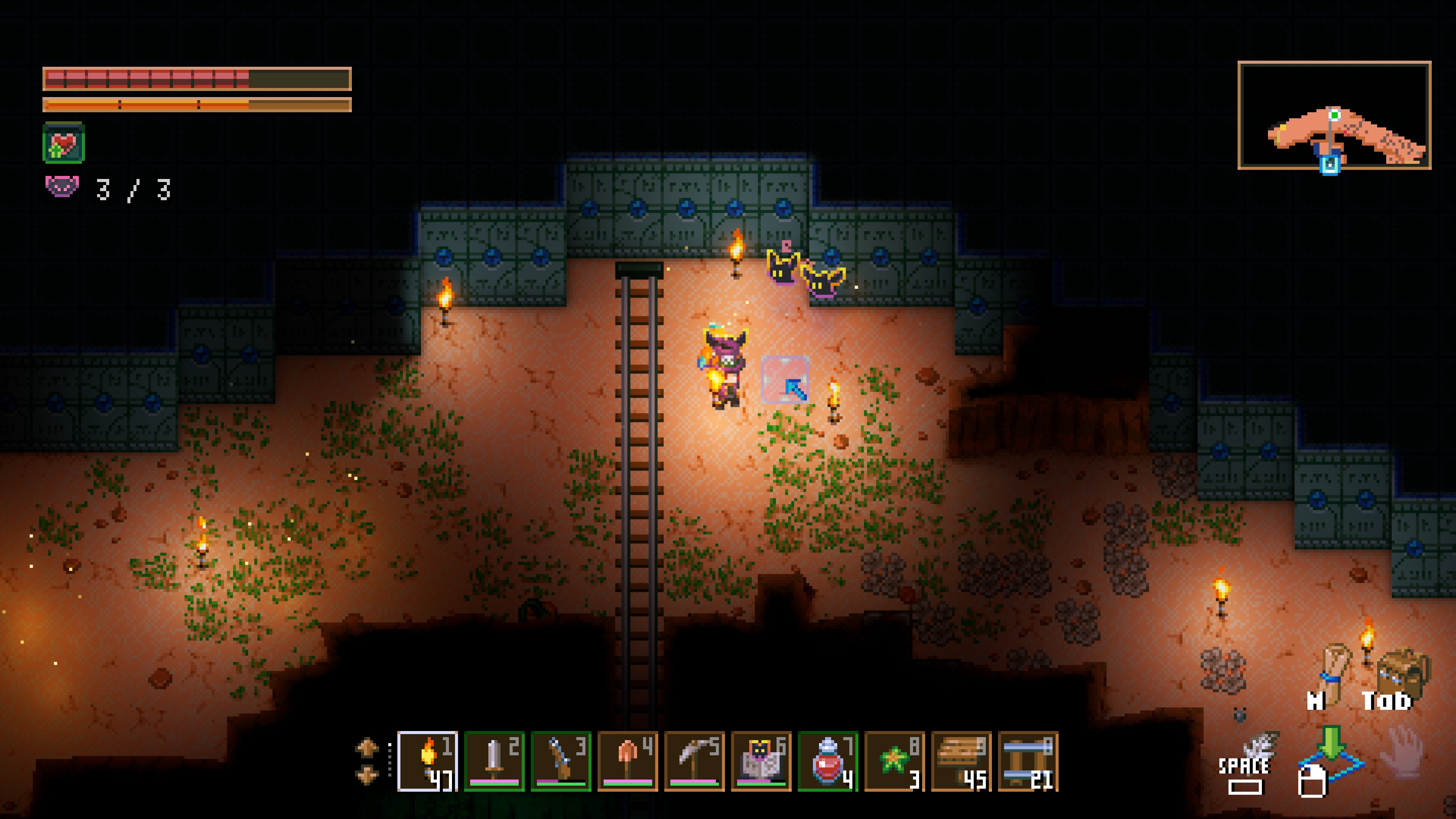Select the torch hotbar slot
This screenshot has height=819, width=1456.
tap(427, 761)
